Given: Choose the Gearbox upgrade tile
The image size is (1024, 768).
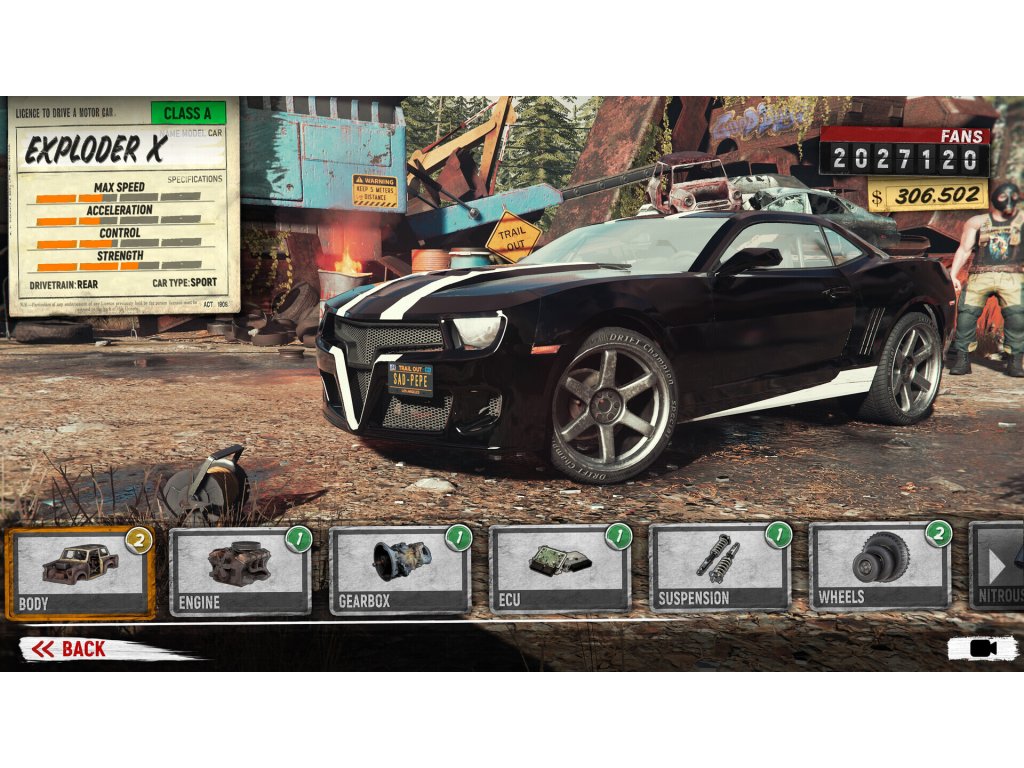Looking at the screenshot, I should click(400, 572).
